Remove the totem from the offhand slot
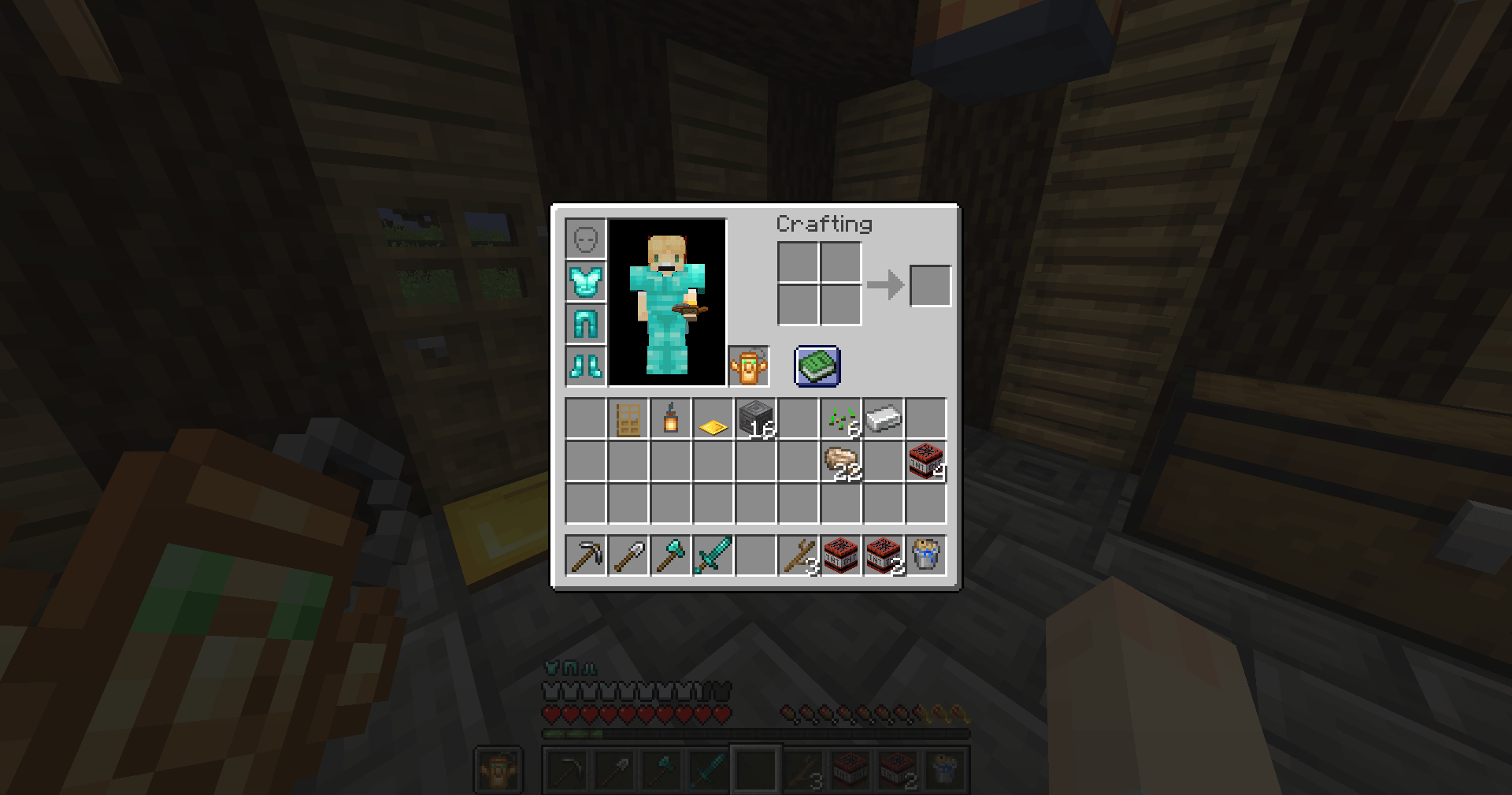Viewport: 1512px width, 795px height. pos(749,364)
